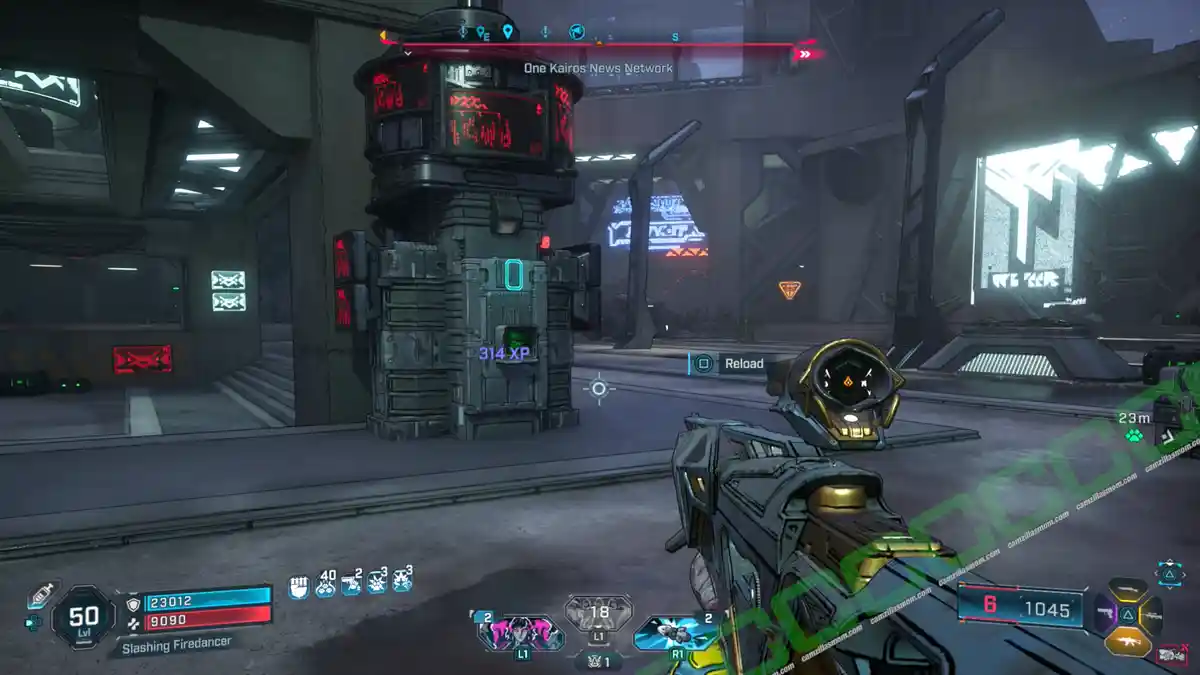Select the pink-haired action skill icon

point(520,633)
